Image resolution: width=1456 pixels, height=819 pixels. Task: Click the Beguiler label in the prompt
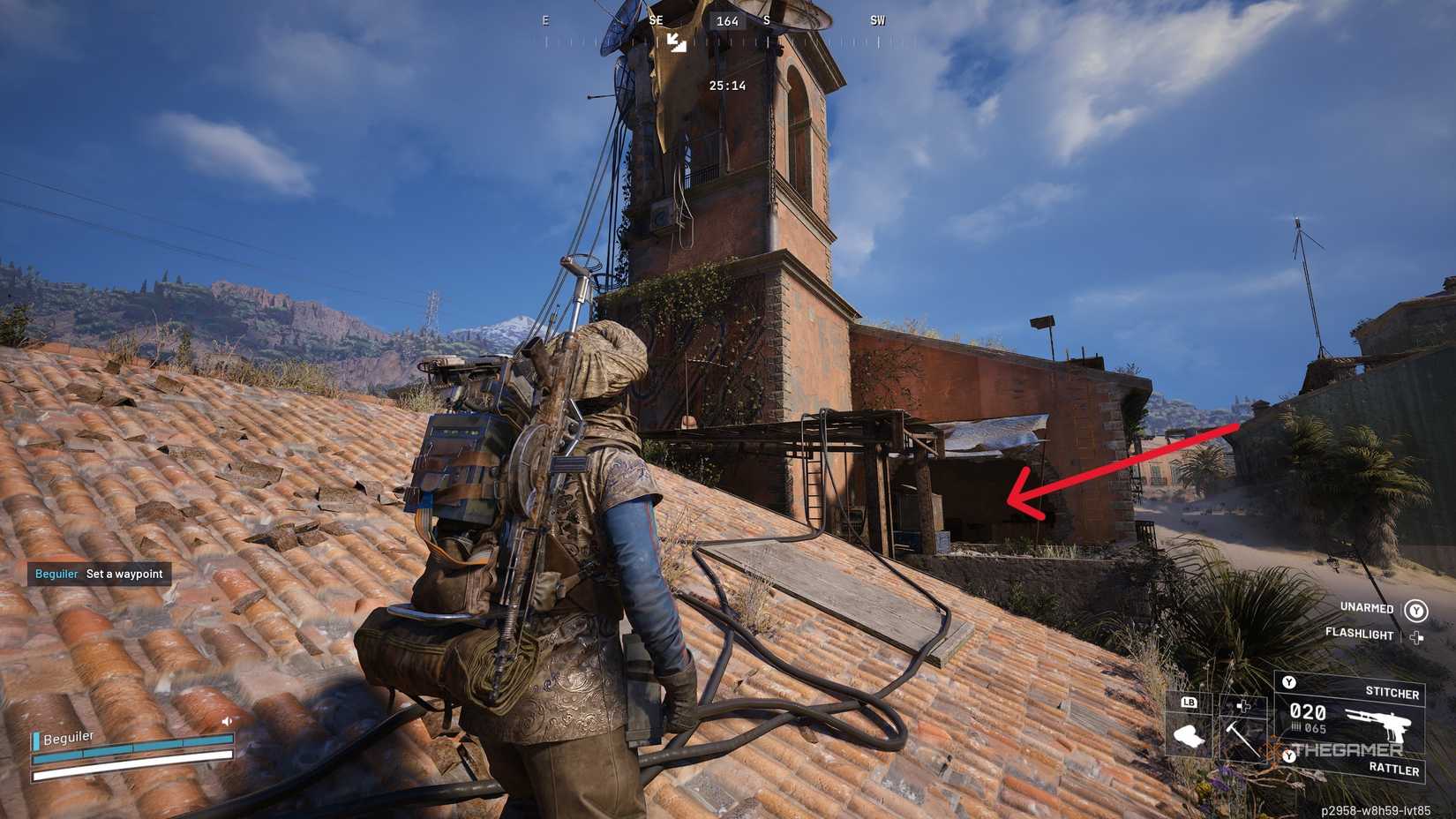coord(55,574)
